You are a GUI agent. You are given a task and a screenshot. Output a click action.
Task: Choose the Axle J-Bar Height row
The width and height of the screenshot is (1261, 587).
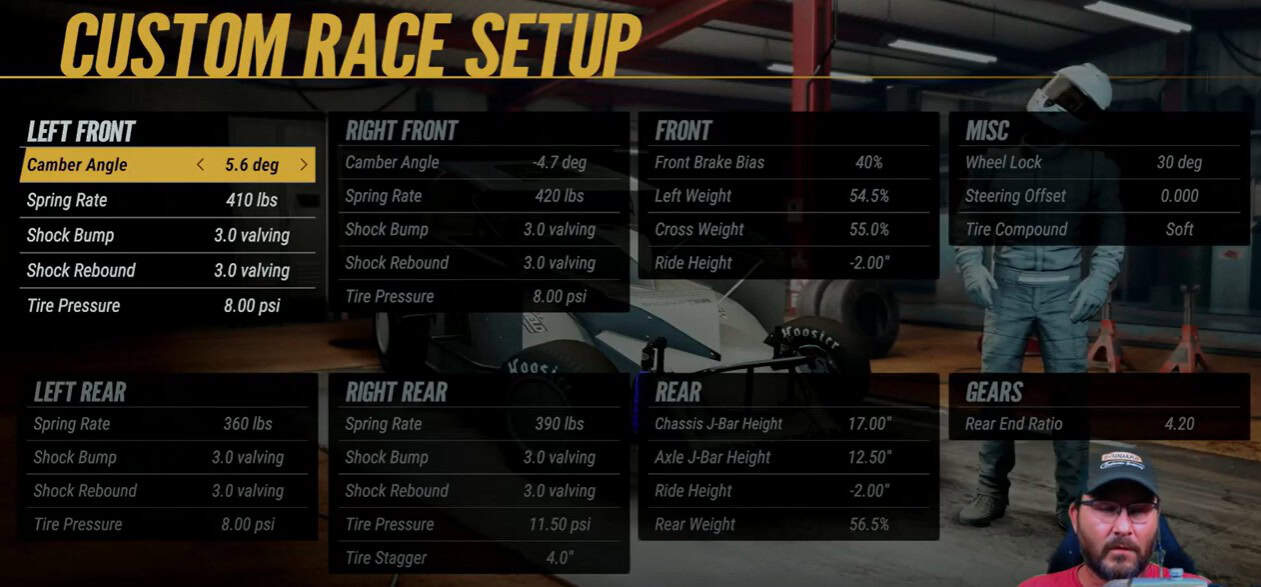(787, 457)
